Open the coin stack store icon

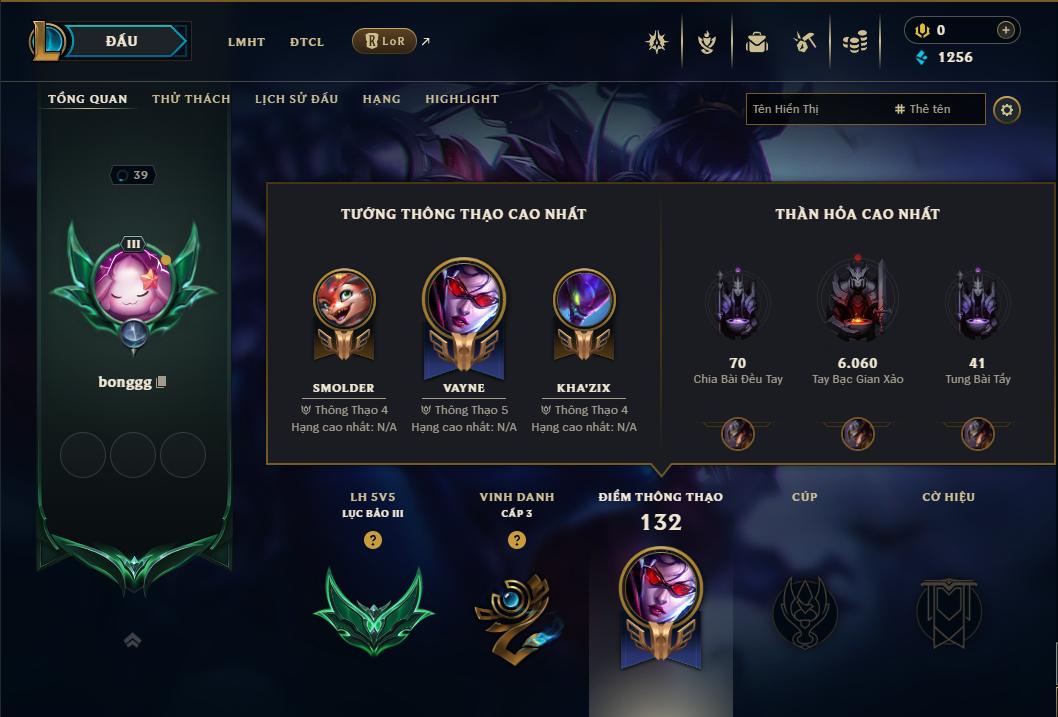click(854, 42)
